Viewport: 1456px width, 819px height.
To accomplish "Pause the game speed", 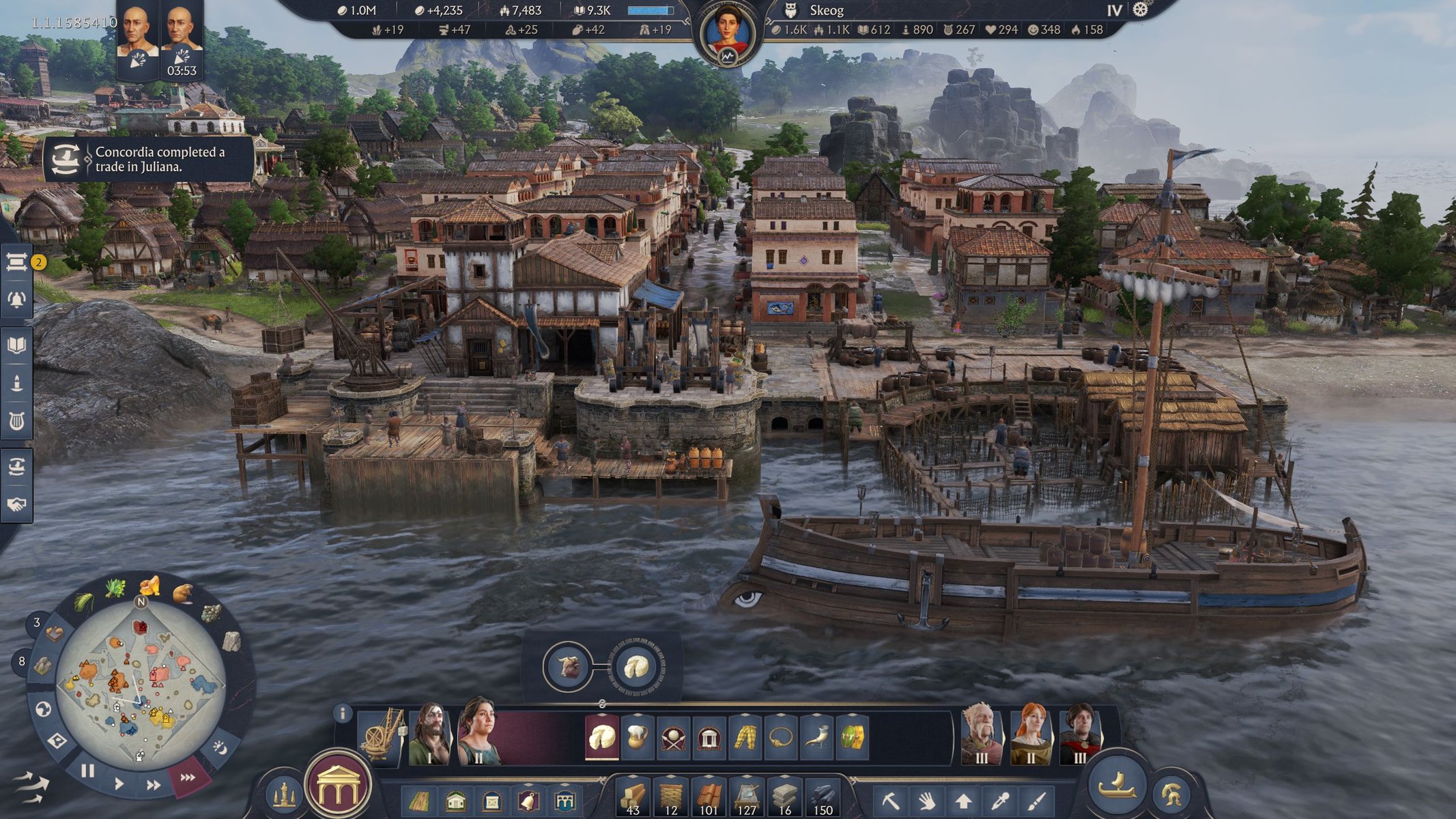I will (x=87, y=771).
